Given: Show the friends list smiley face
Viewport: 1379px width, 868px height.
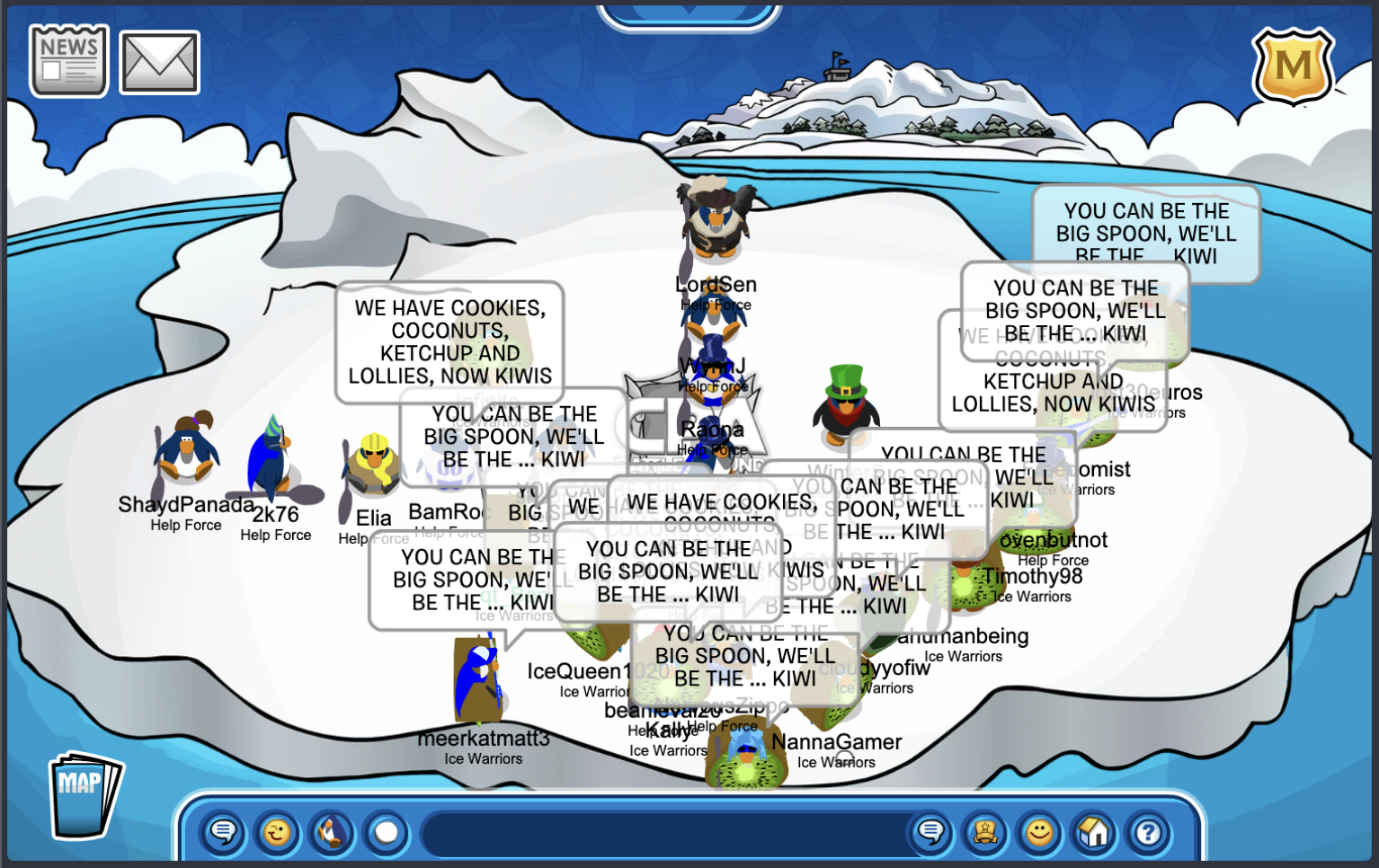Looking at the screenshot, I should [1039, 833].
